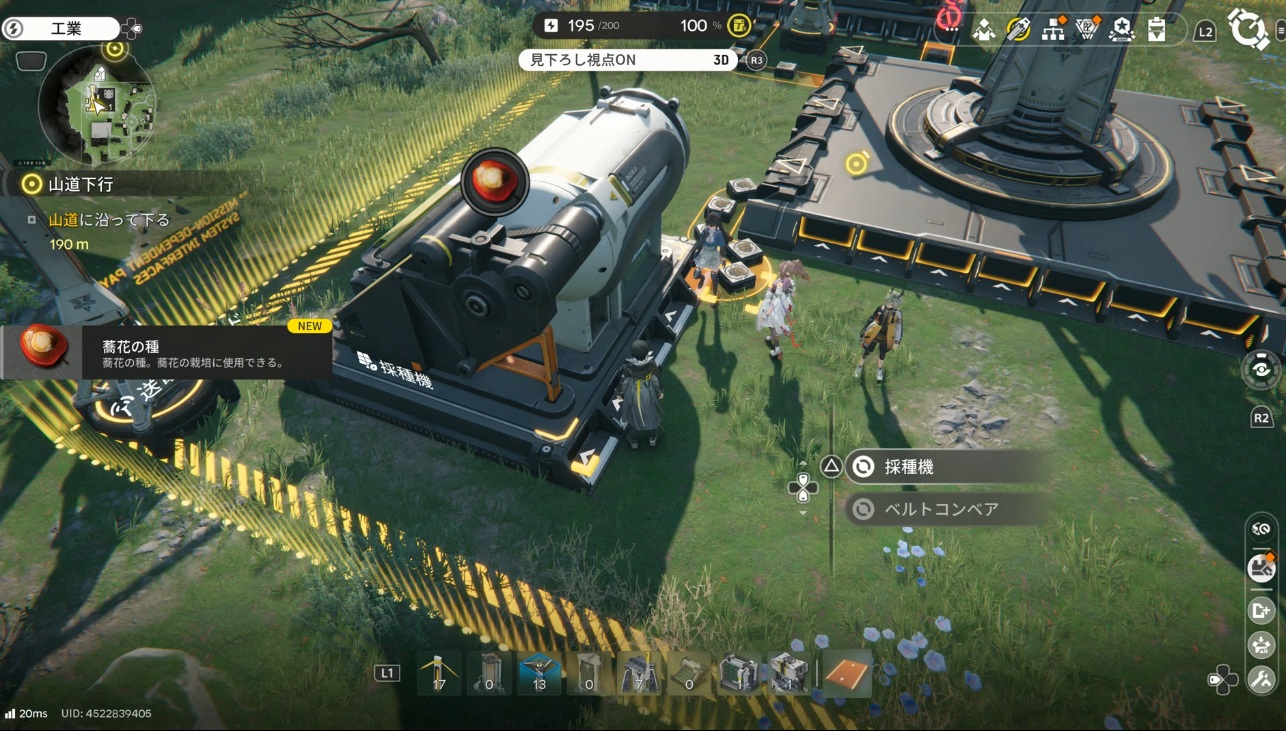Screen dimensions: 1286x731
Task: Choose the ベルトコンベア interaction option
Action: [940, 510]
